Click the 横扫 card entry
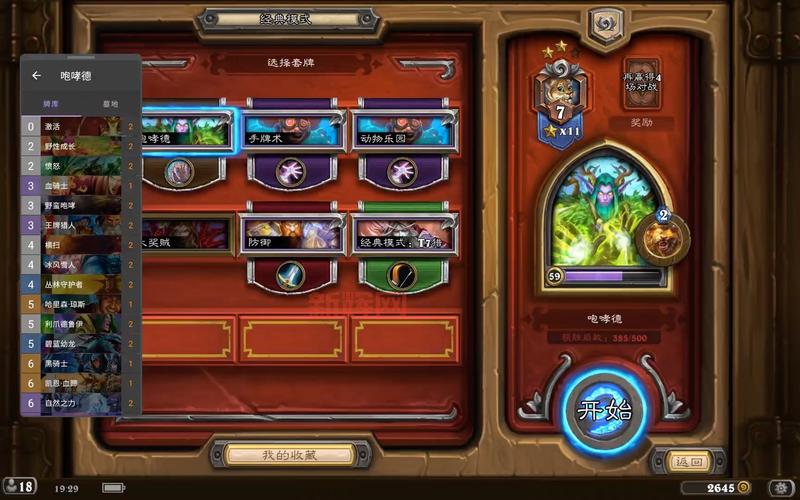This screenshot has height=500, width=800. [x=80, y=245]
